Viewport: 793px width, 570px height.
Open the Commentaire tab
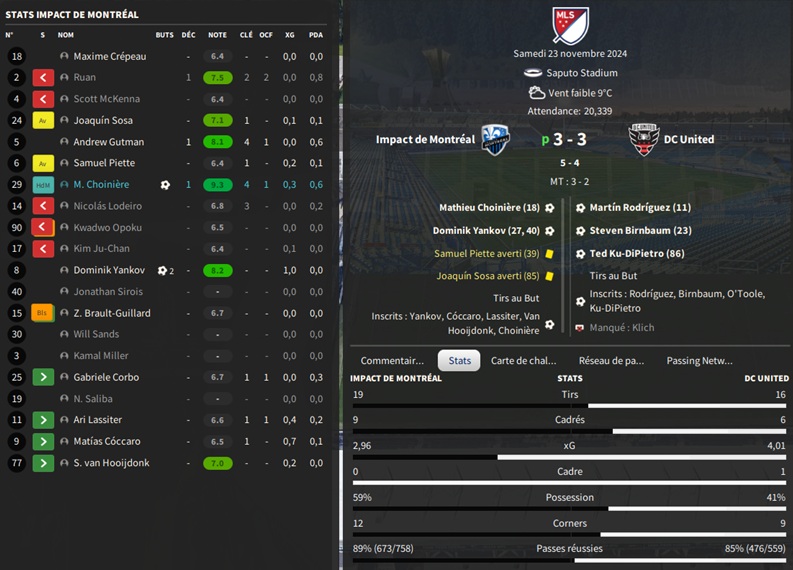pyautogui.click(x=392, y=360)
